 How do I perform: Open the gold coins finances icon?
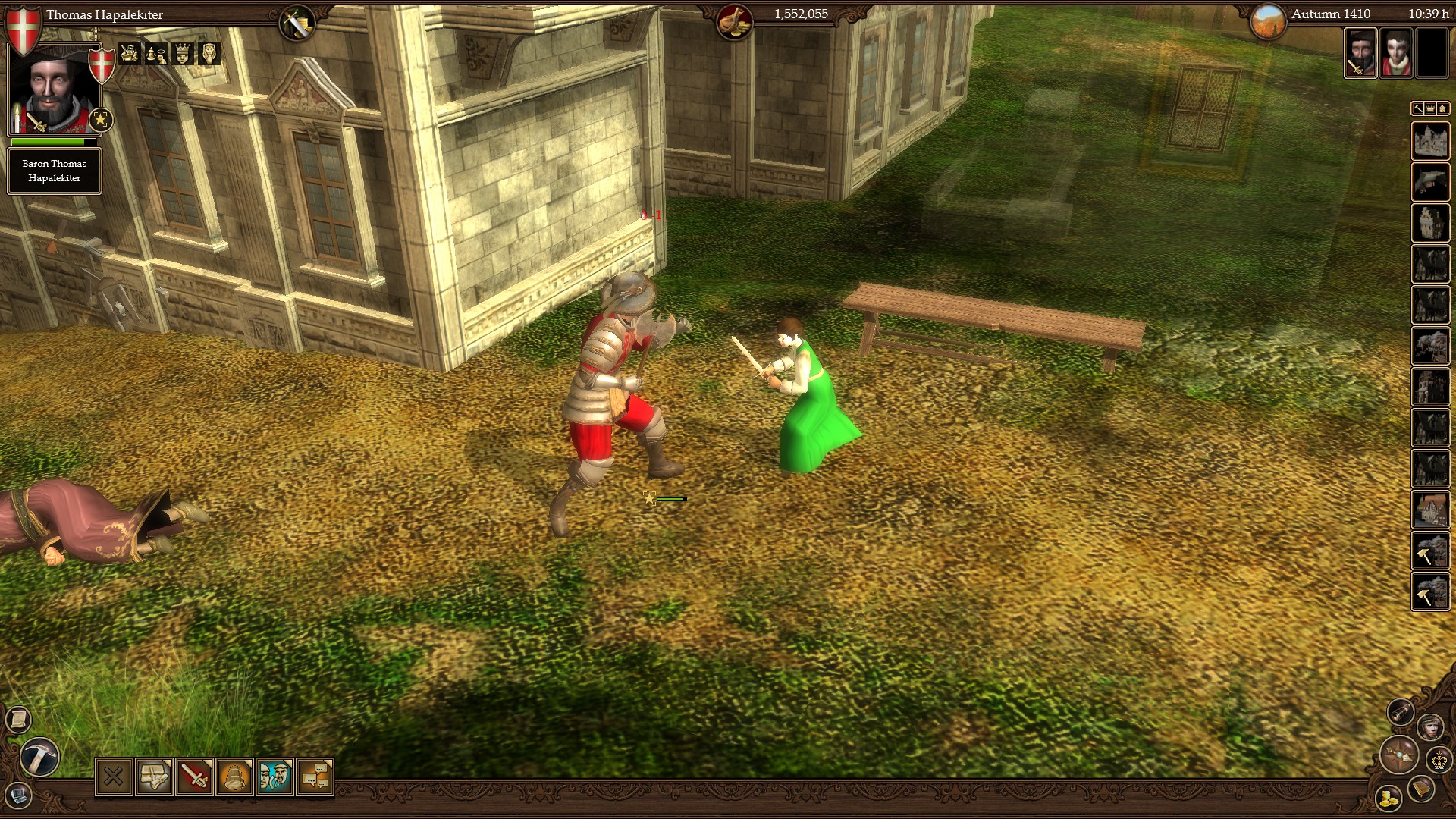1387,798
